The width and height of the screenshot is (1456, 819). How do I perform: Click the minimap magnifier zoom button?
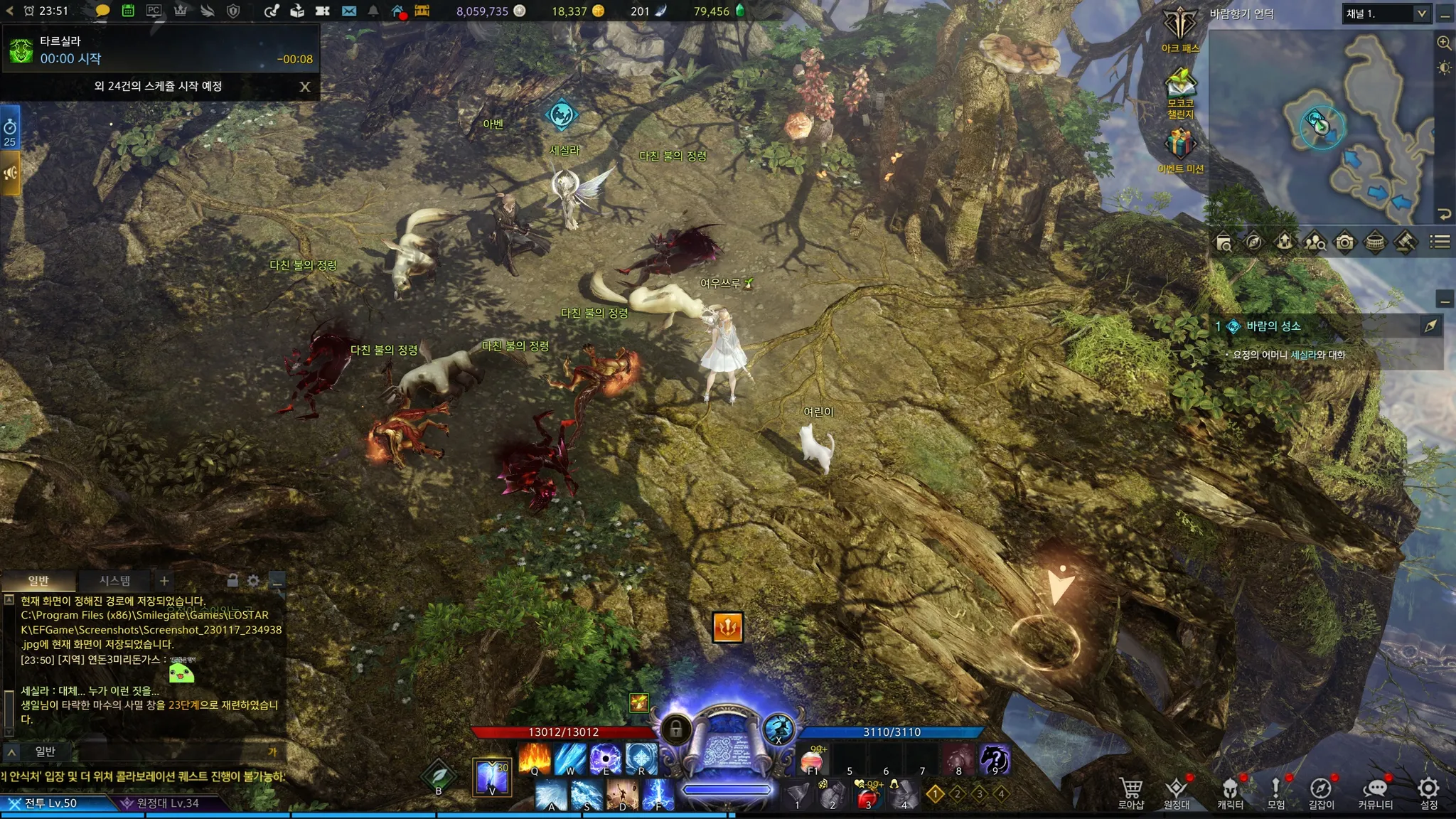(1444, 43)
